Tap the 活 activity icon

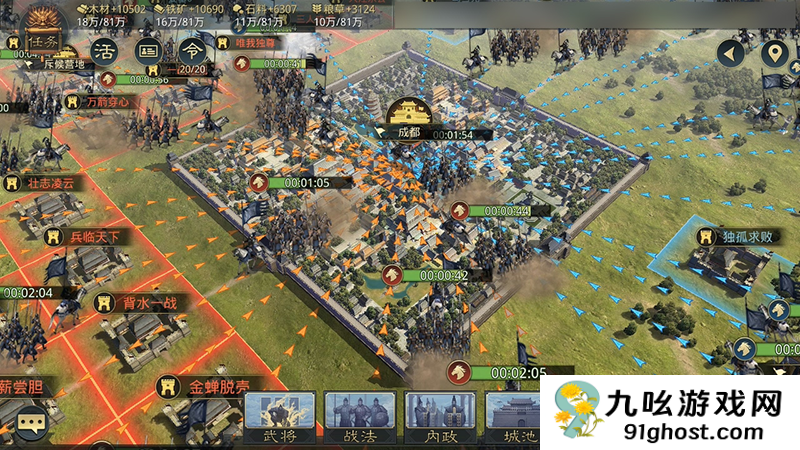tap(103, 50)
